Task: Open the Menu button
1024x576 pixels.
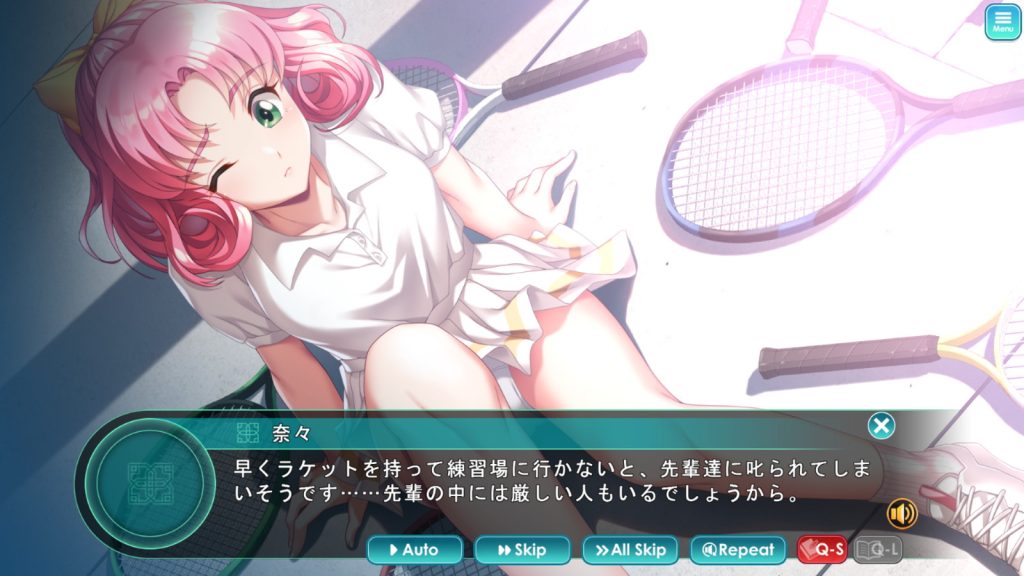Action: pyautogui.click(x=1002, y=22)
